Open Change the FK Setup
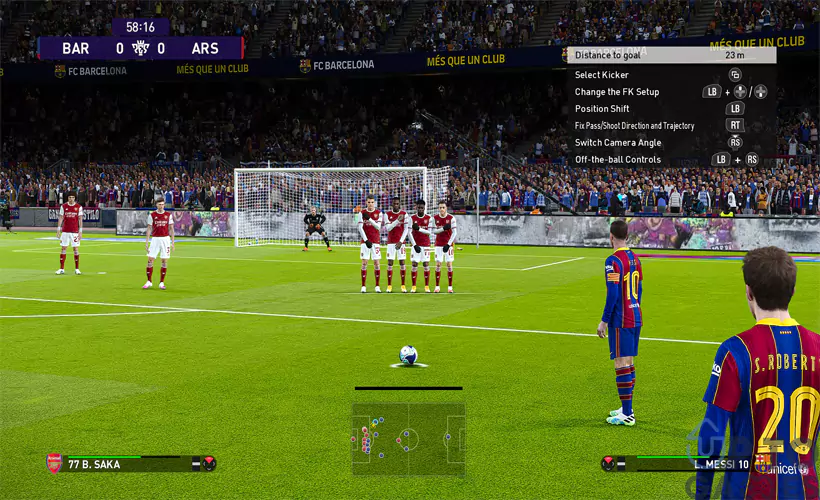The image size is (820, 500). 617,92
